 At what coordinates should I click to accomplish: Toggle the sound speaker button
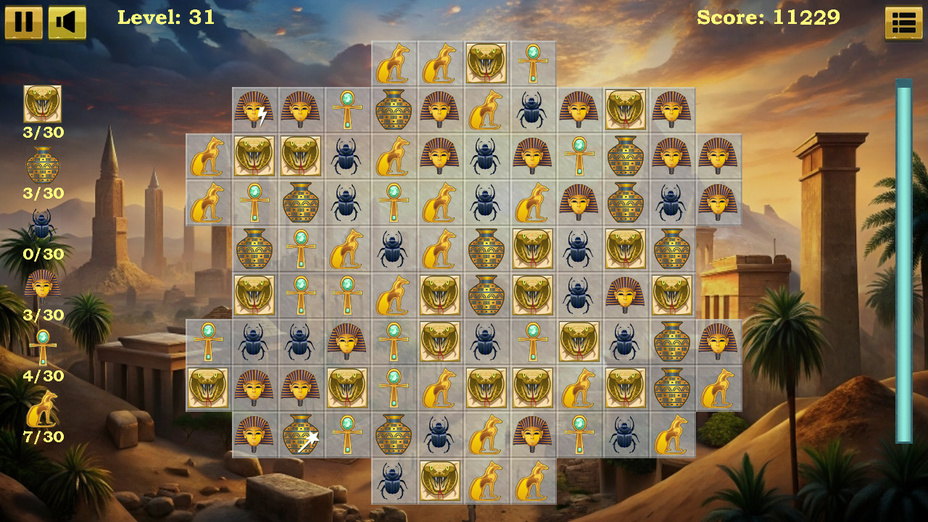(67, 22)
